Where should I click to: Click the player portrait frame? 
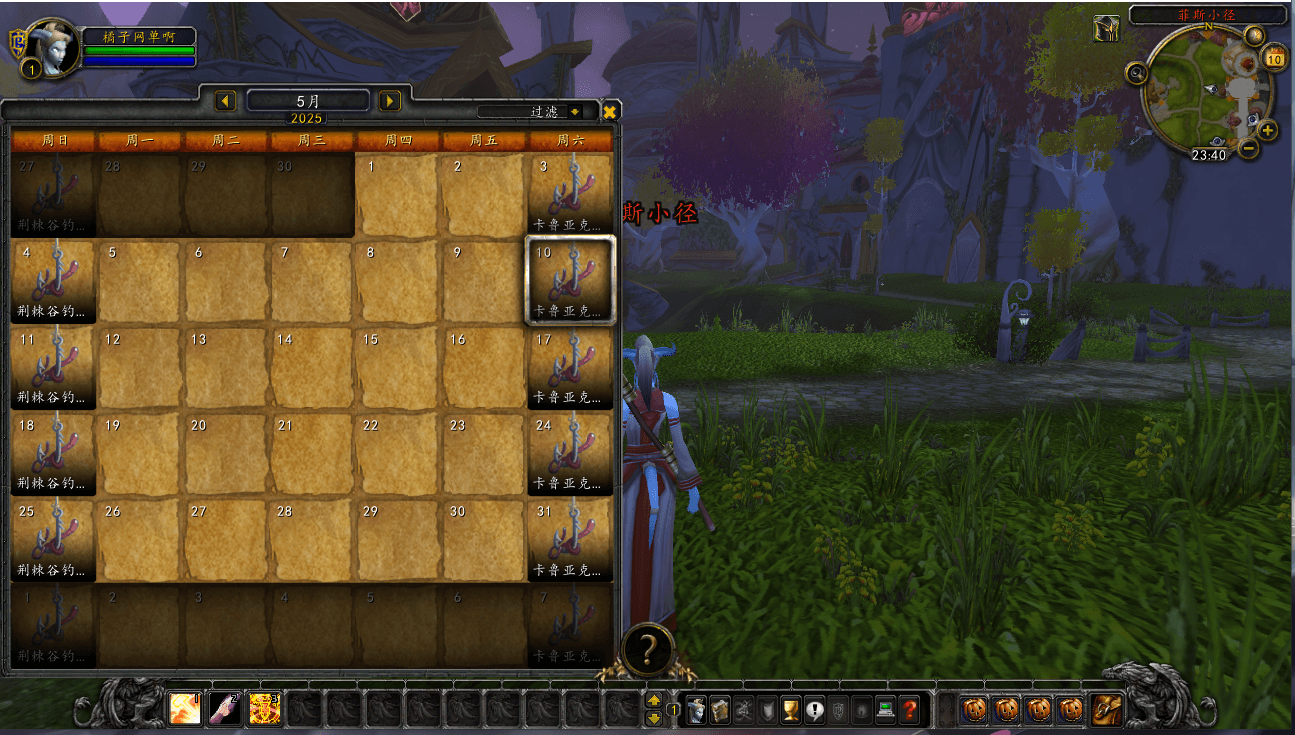(x=49, y=45)
